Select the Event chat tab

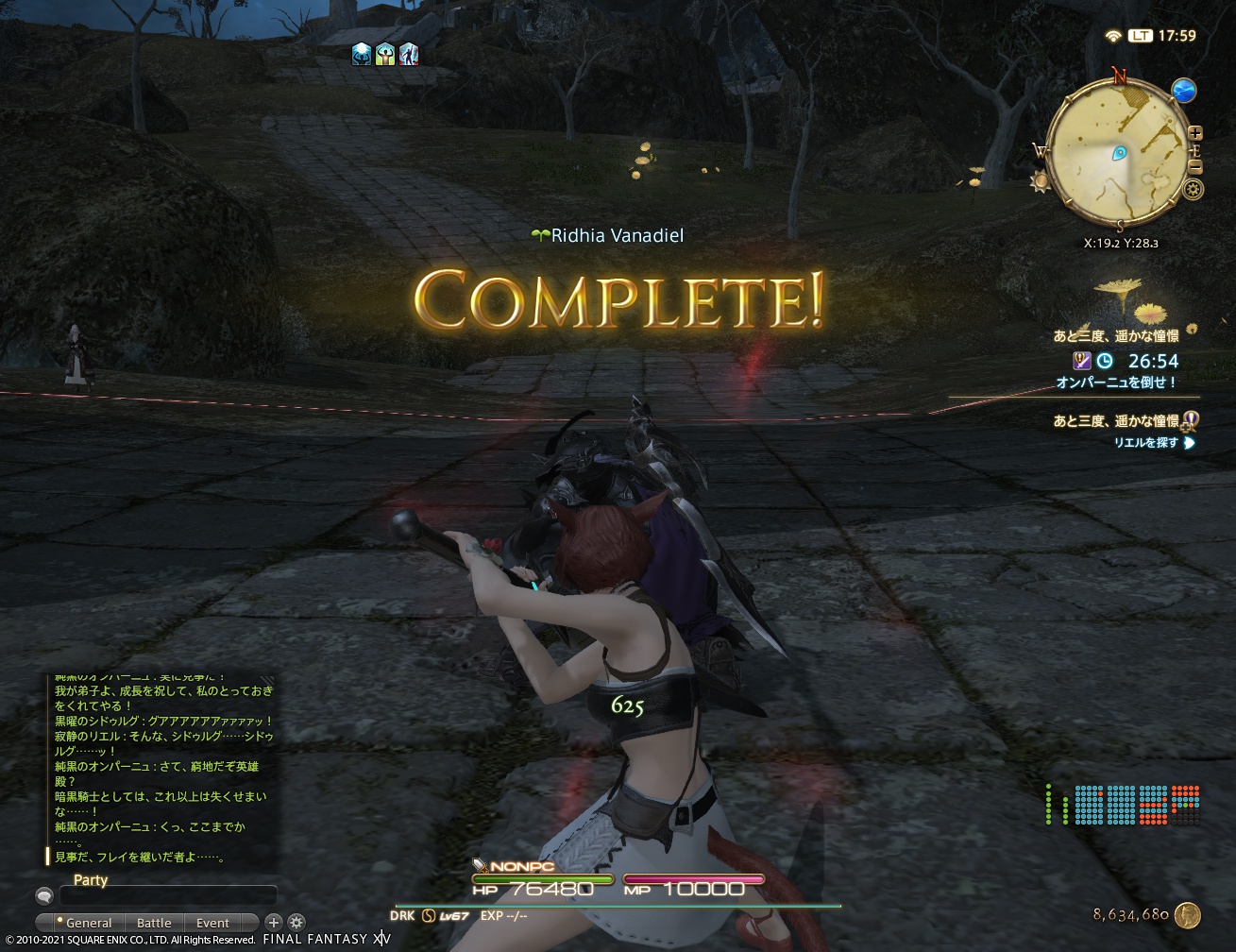pyautogui.click(x=212, y=922)
